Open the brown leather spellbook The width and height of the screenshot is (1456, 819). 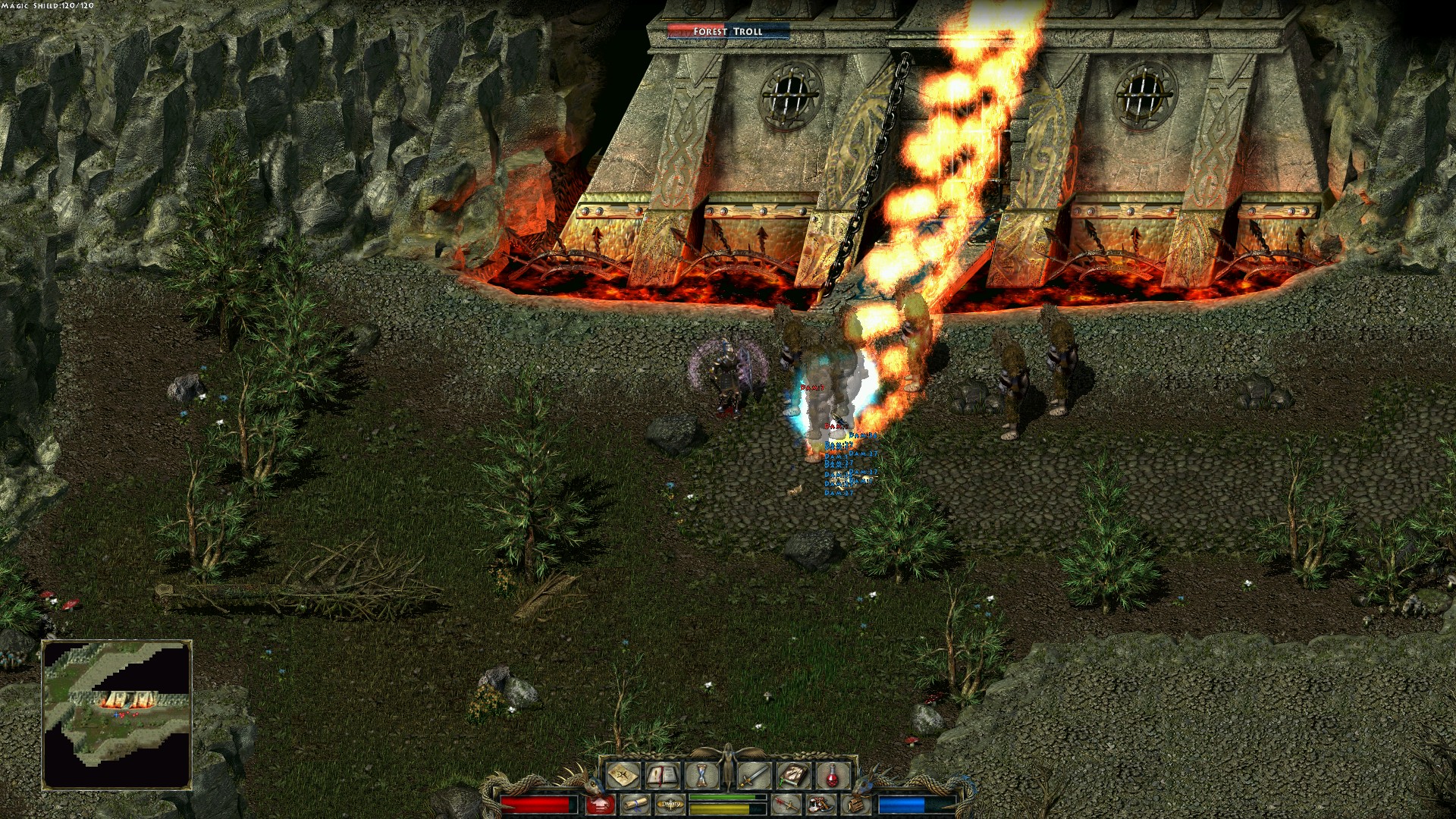[x=793, y=775]
